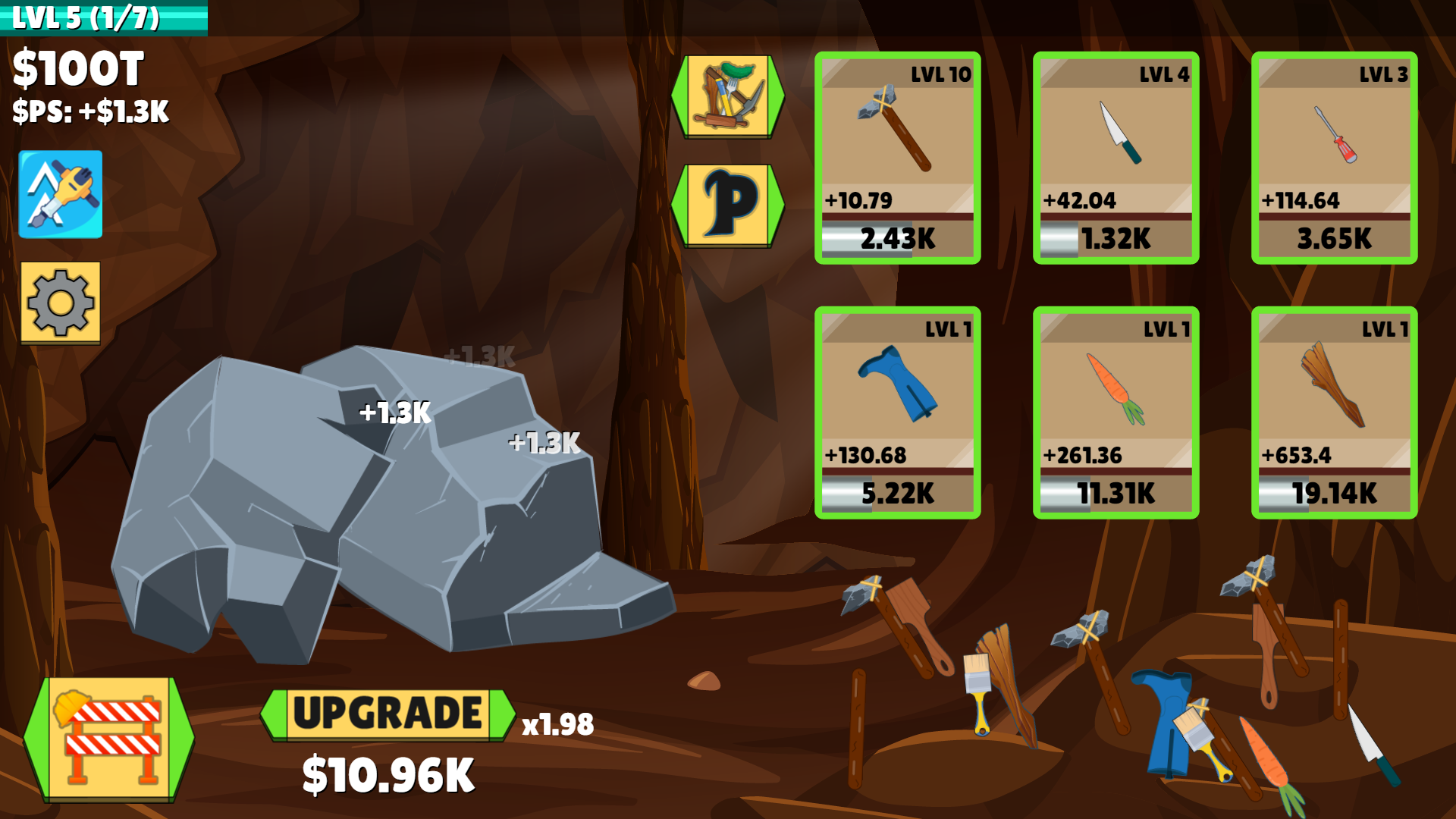
Task: Select the drill upgrade icon
Action: [60, 194]
